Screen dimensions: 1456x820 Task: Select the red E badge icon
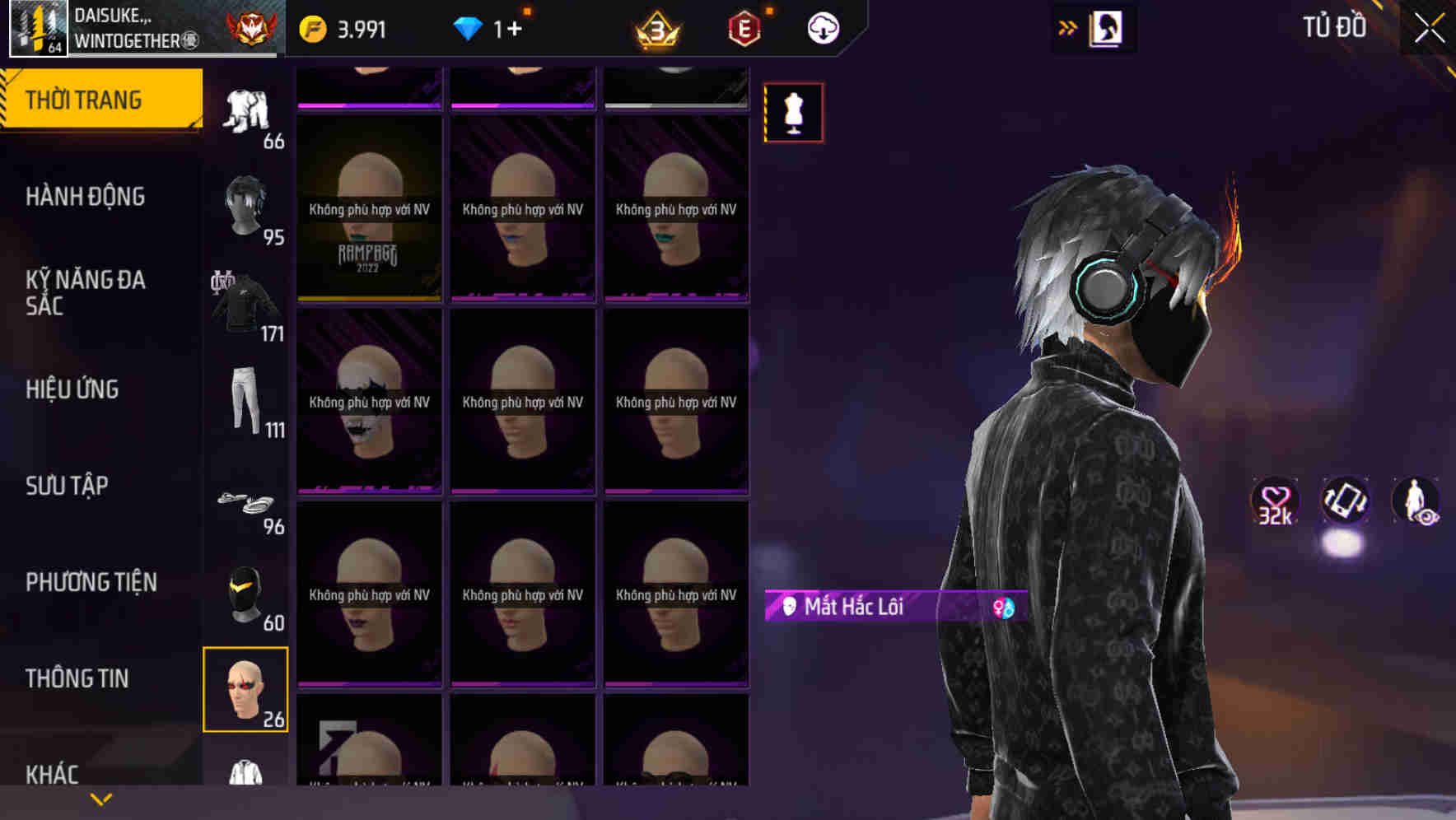pyautogui.click(x=743, y=27)
